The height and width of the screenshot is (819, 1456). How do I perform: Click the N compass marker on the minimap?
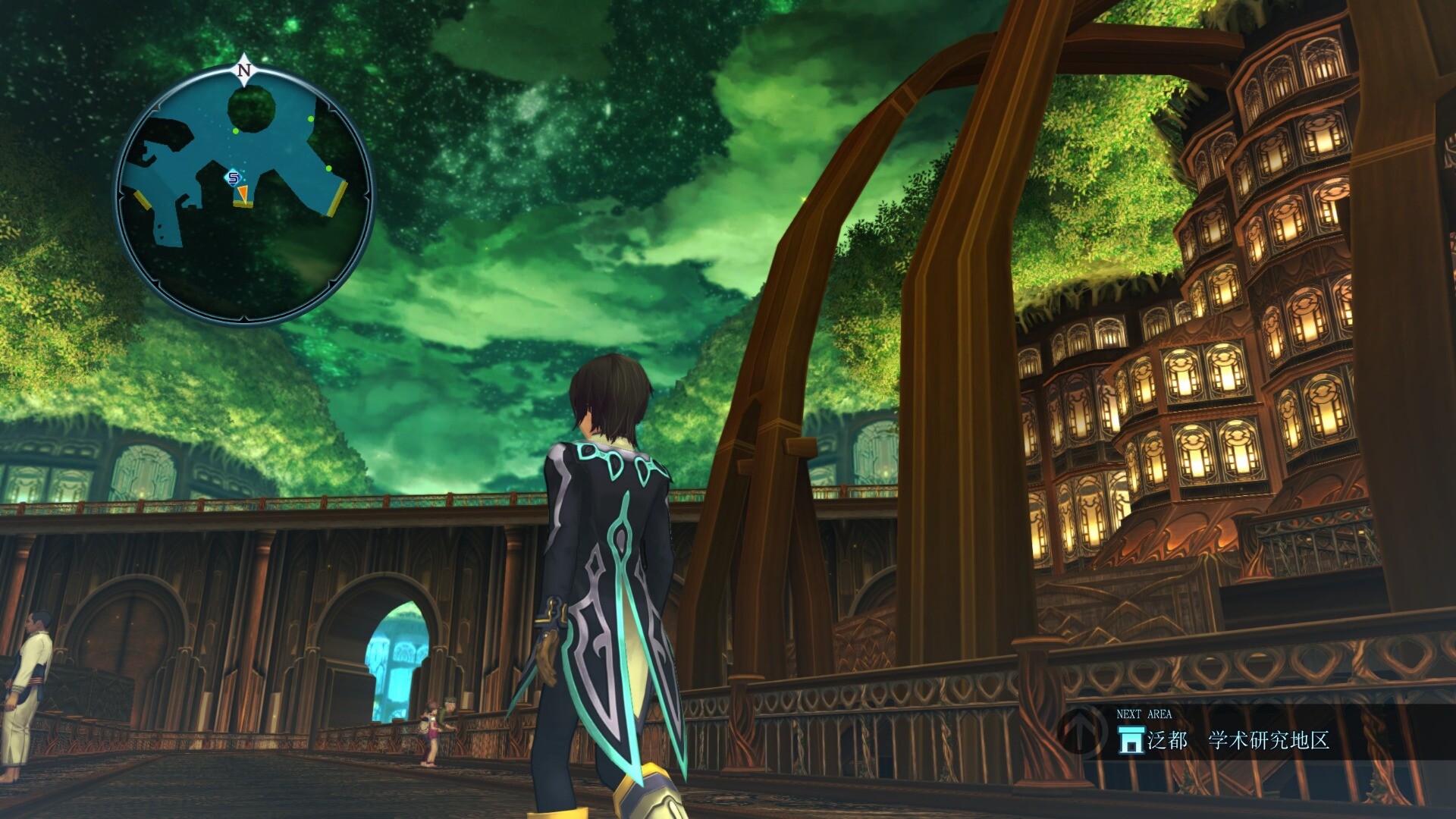pos(243,71)
